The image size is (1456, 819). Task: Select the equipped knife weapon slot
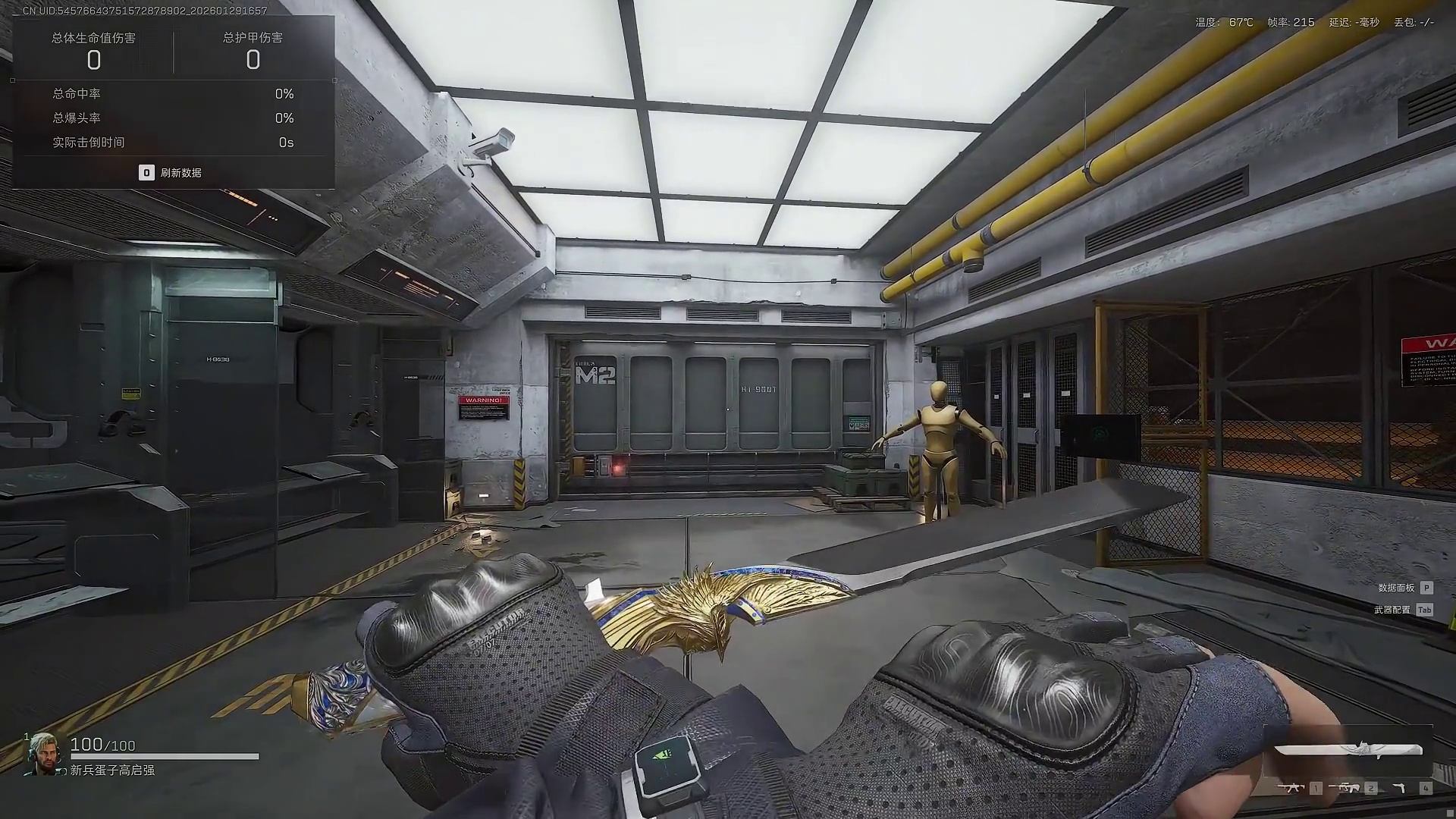(x=1348, y=750)
